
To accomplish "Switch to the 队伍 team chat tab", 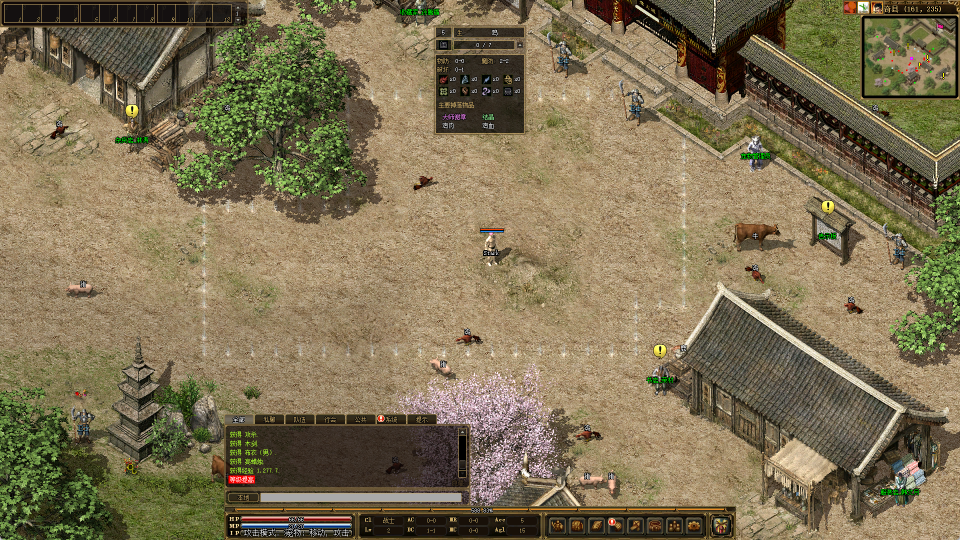I will pyautogui.click(x=298, y=420).
